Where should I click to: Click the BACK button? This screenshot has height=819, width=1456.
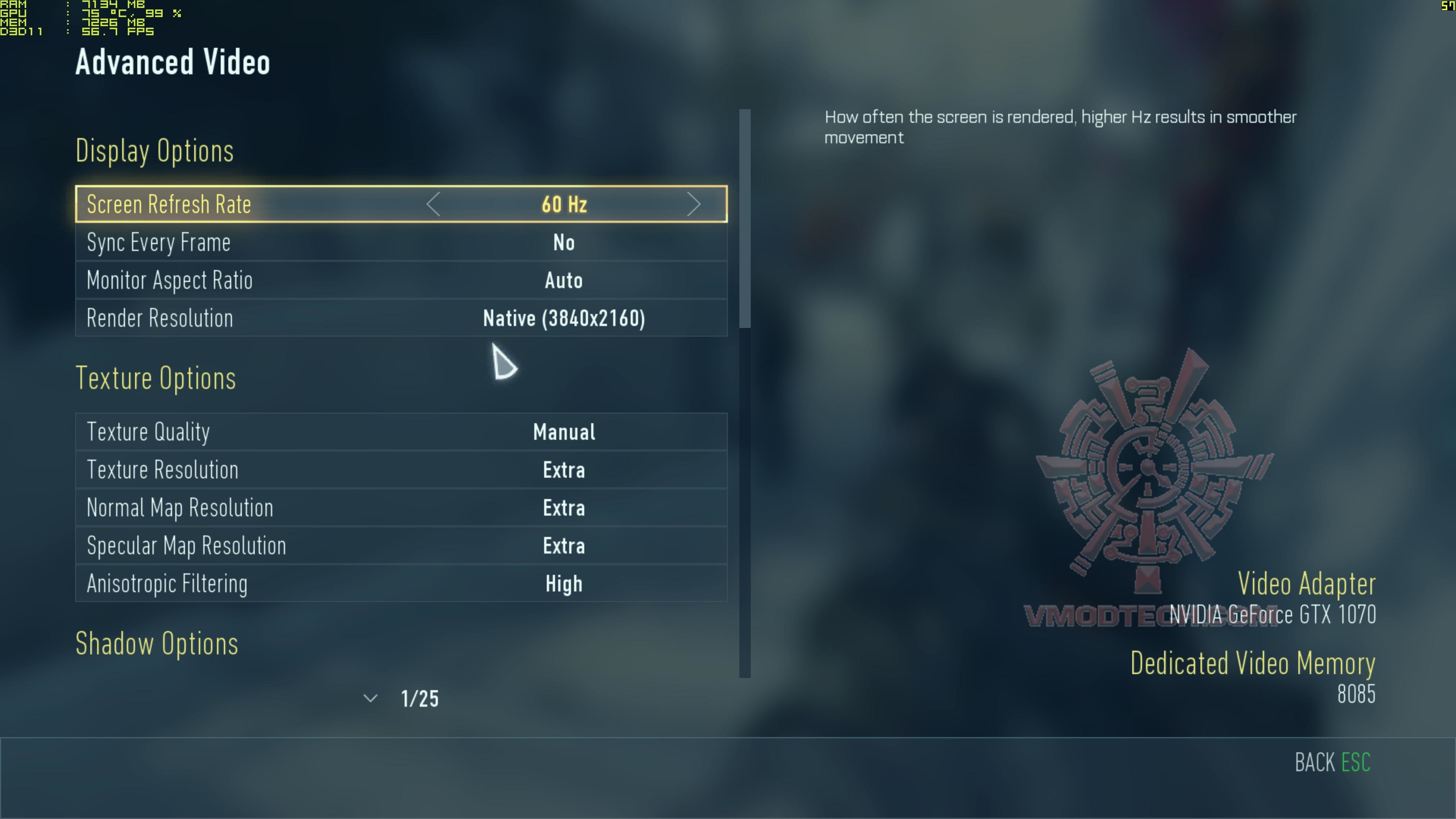pyautogui.click(x=1332, y=763)
